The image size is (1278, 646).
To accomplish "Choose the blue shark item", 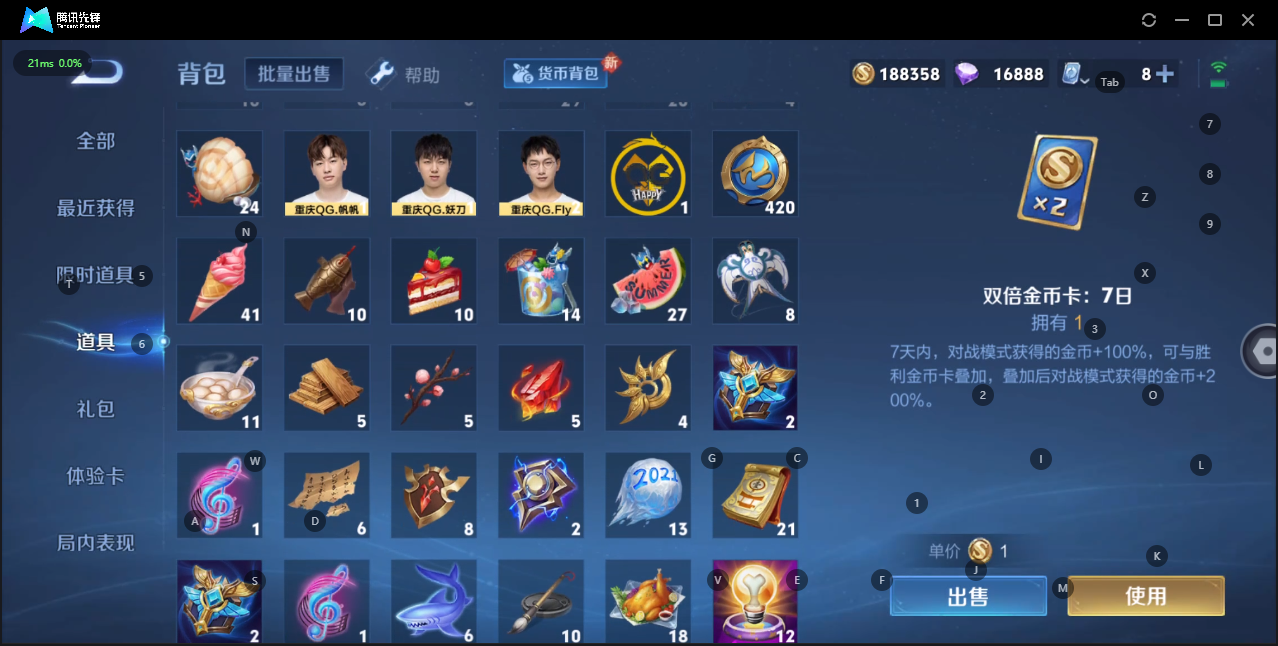I will point(434,602).
